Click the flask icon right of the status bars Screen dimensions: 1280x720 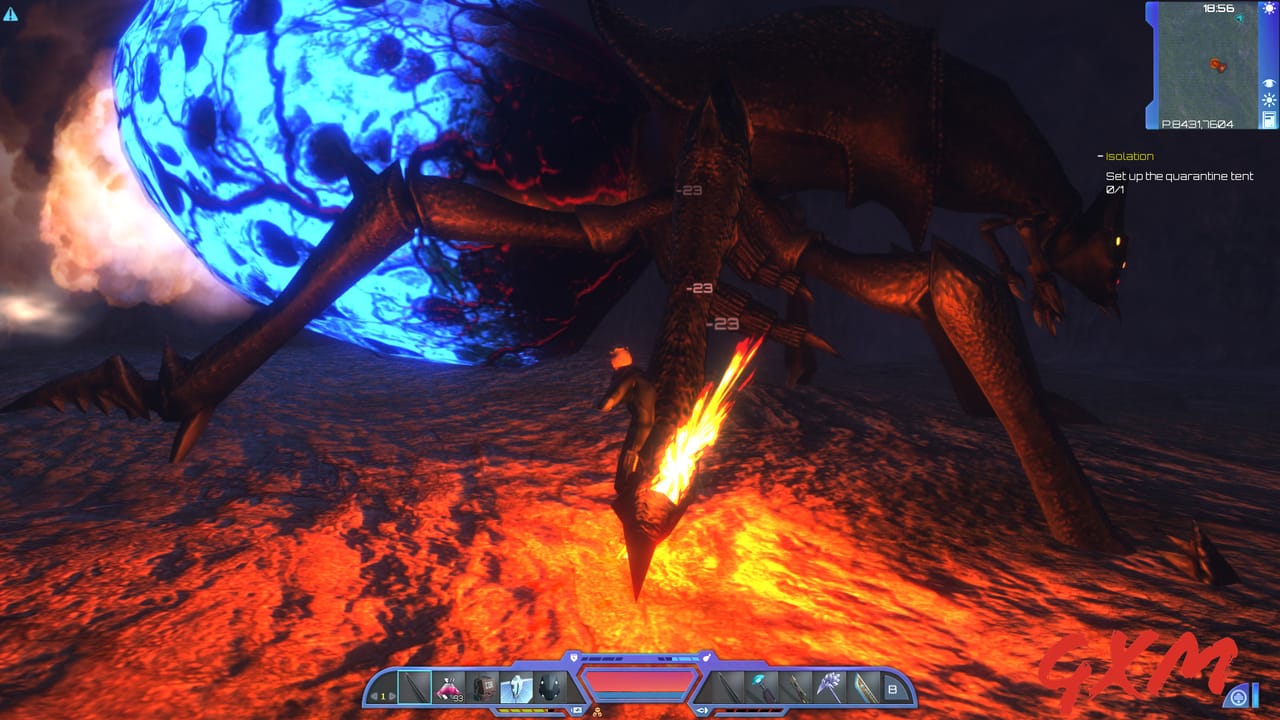[707, 657]
